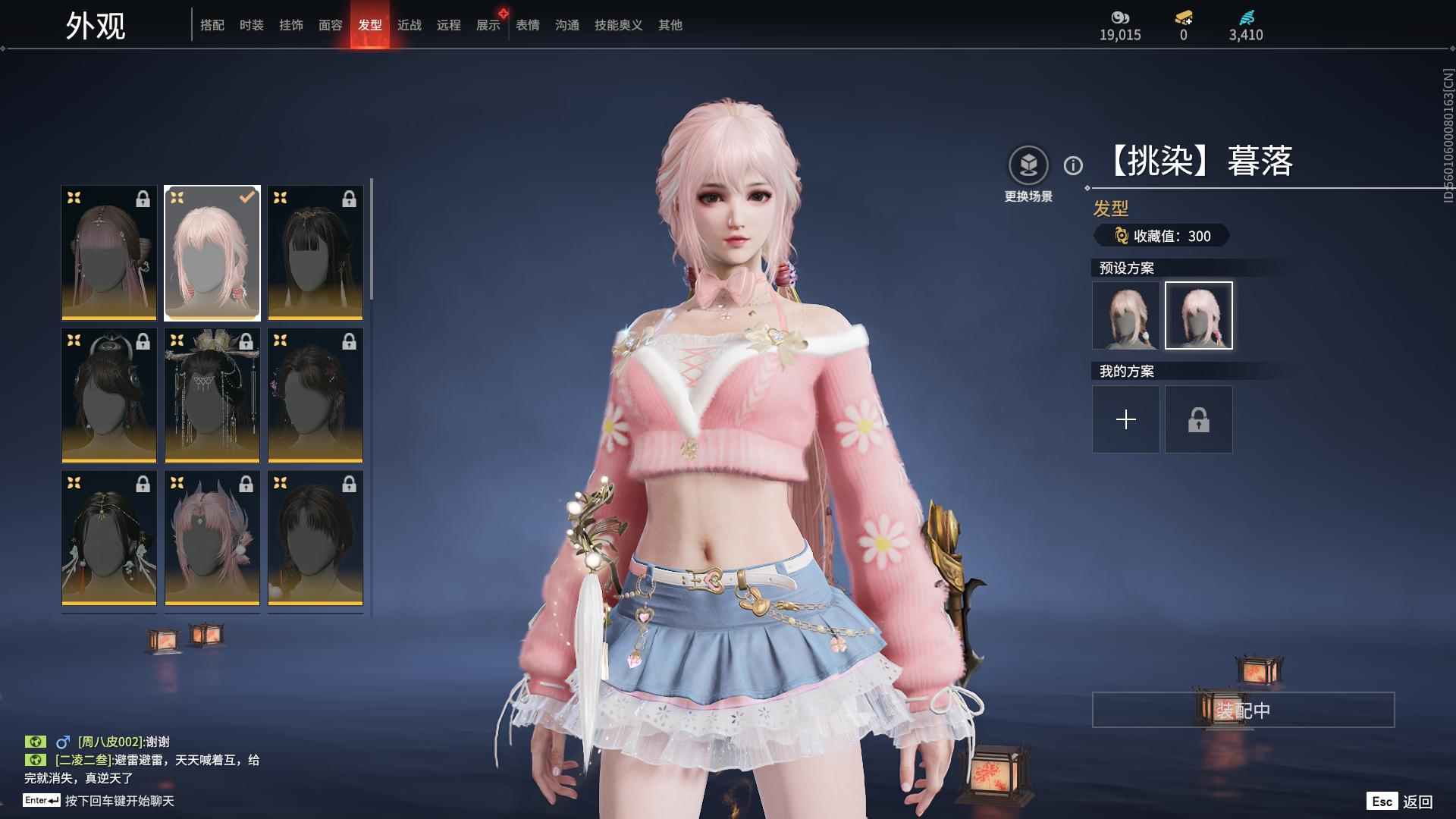Open the 近战 melee tab
This screenshot has height=819, width=1456.
click(x=409, y=25)
